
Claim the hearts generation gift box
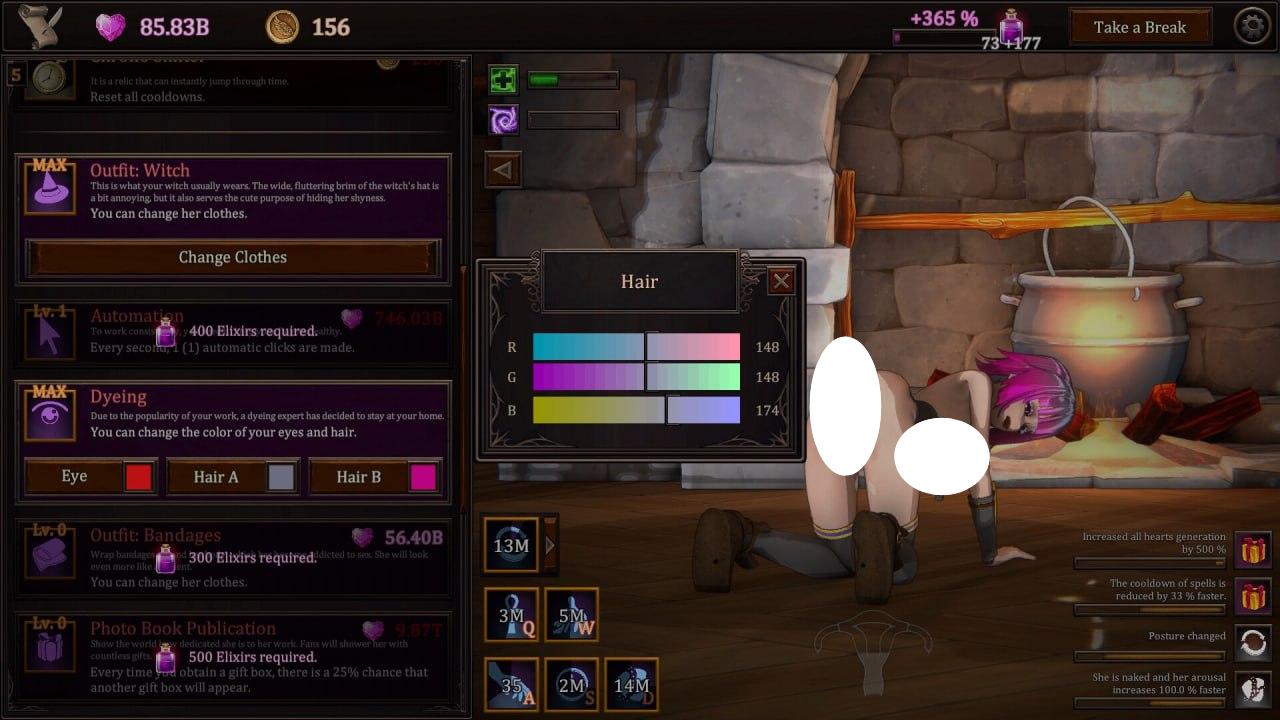click(1253, 549)
